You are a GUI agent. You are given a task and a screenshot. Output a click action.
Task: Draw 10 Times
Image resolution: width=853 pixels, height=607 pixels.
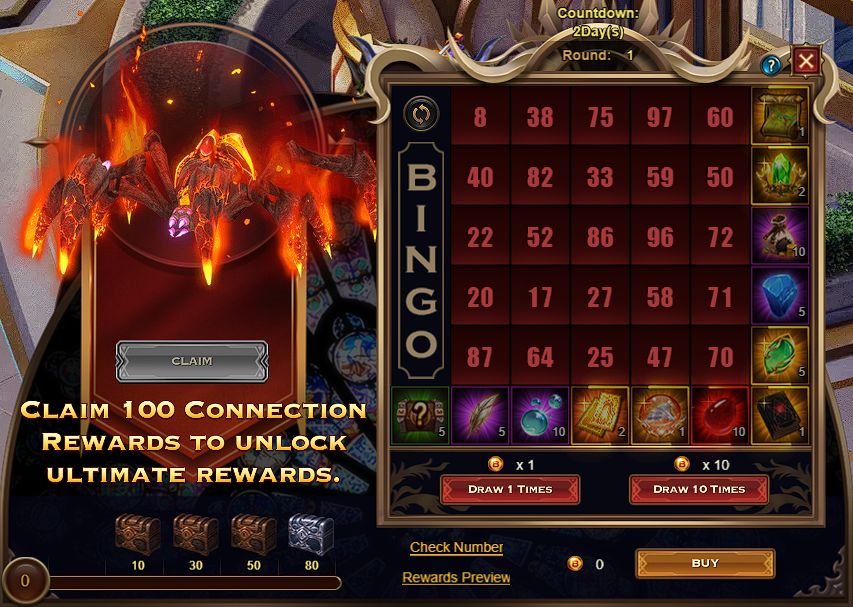click(699, 489)
